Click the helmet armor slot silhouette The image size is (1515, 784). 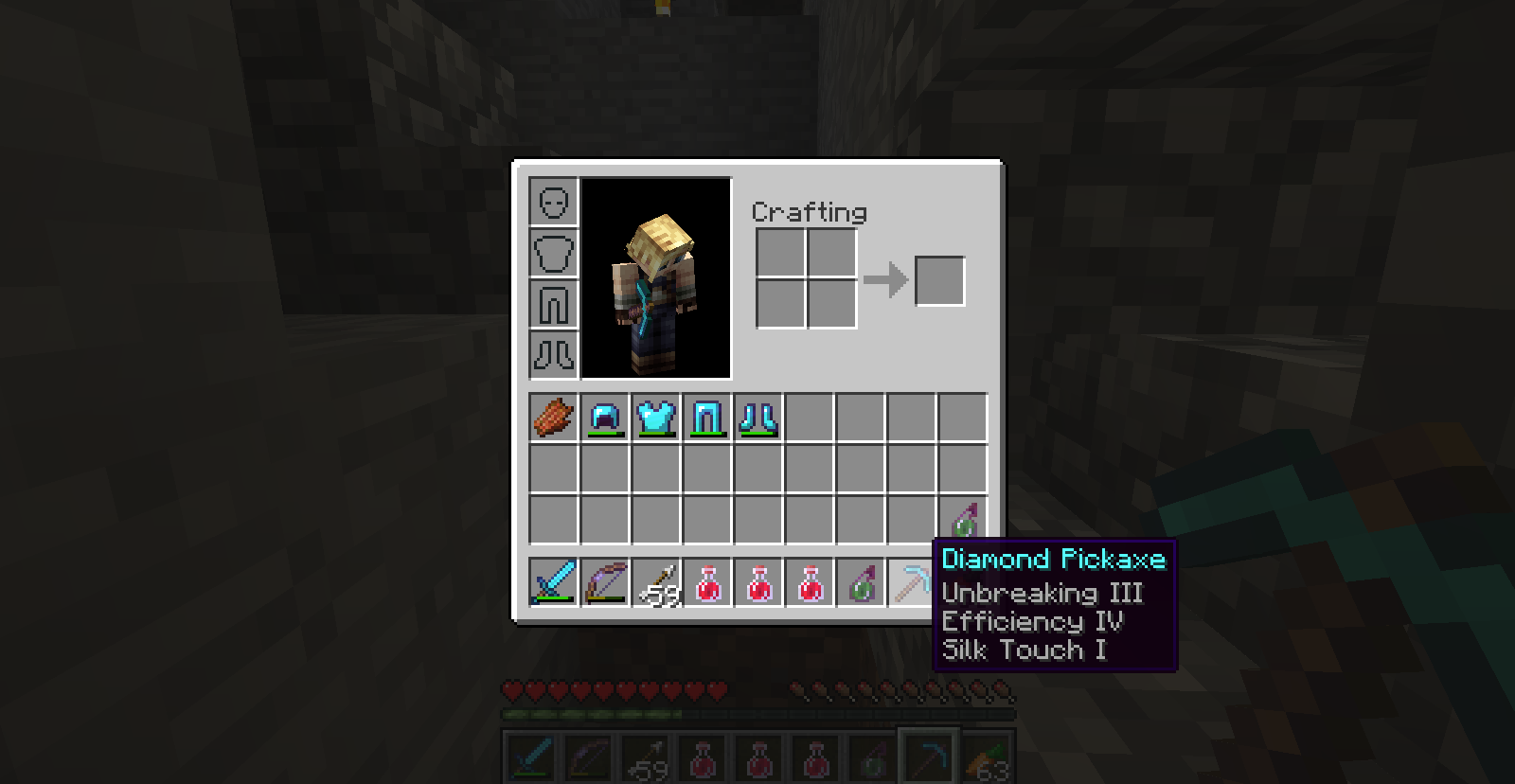tap(554, 202)
